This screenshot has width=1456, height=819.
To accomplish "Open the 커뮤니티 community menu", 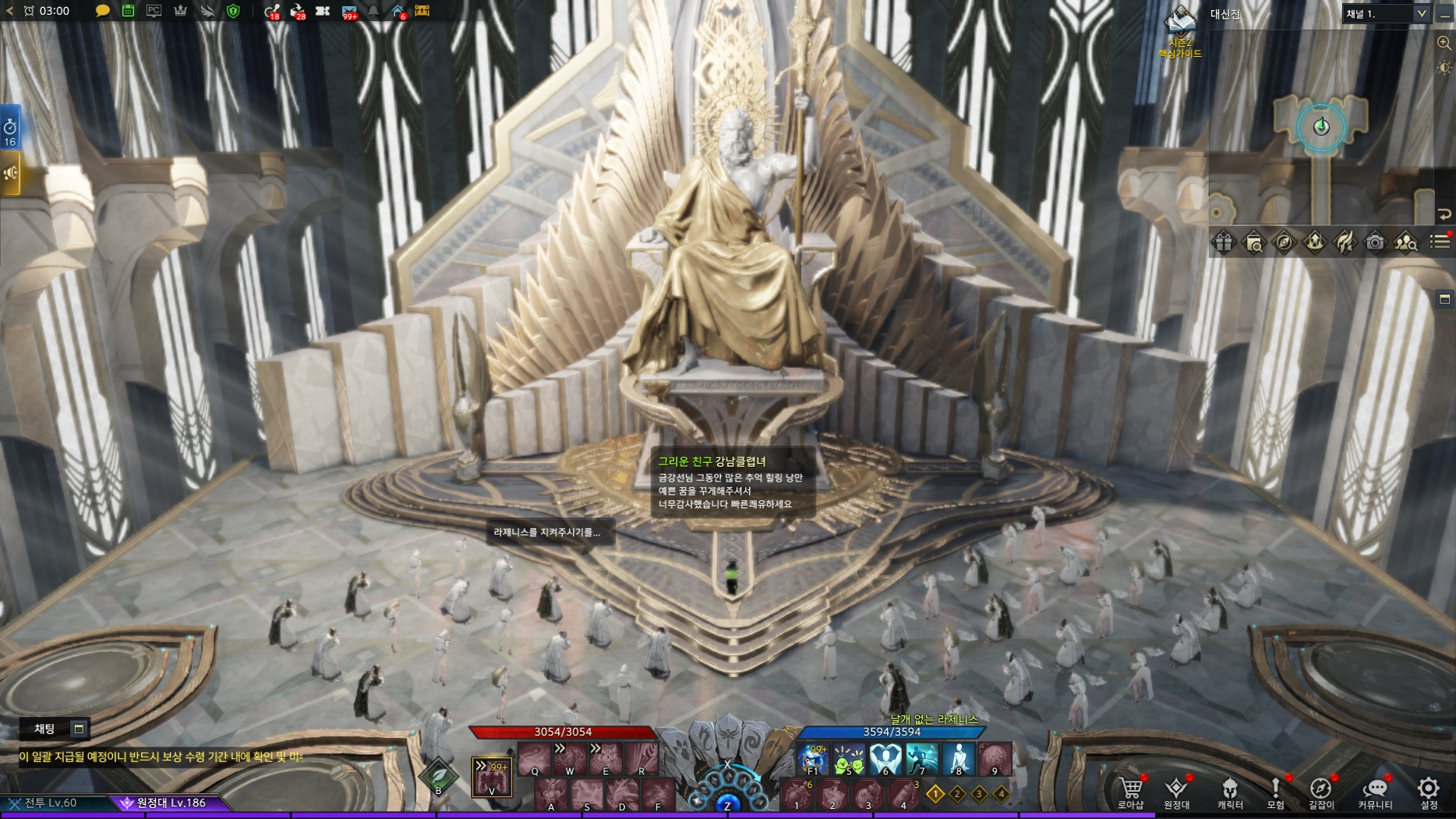I will pos(1375,791).
